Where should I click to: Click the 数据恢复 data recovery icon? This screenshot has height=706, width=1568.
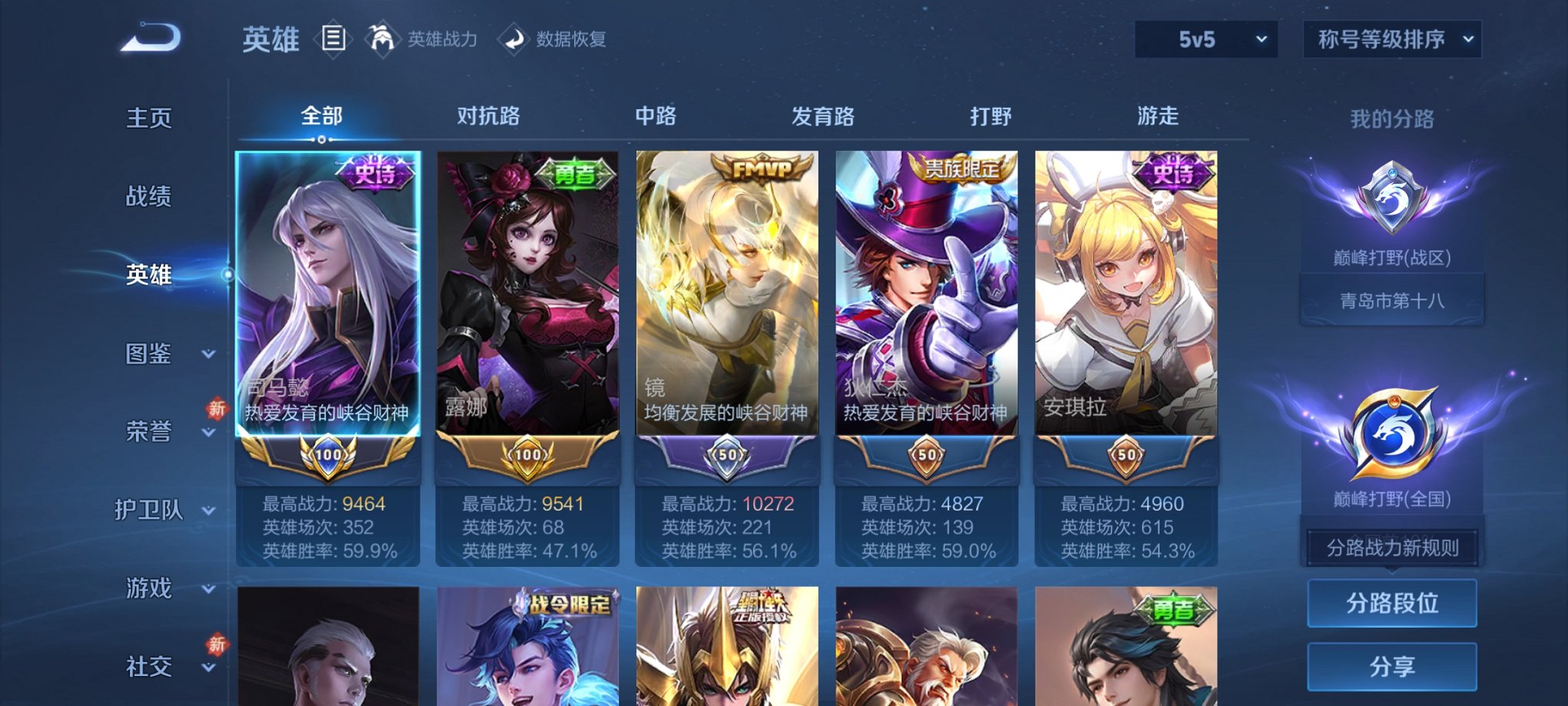(x=514, y=40)
